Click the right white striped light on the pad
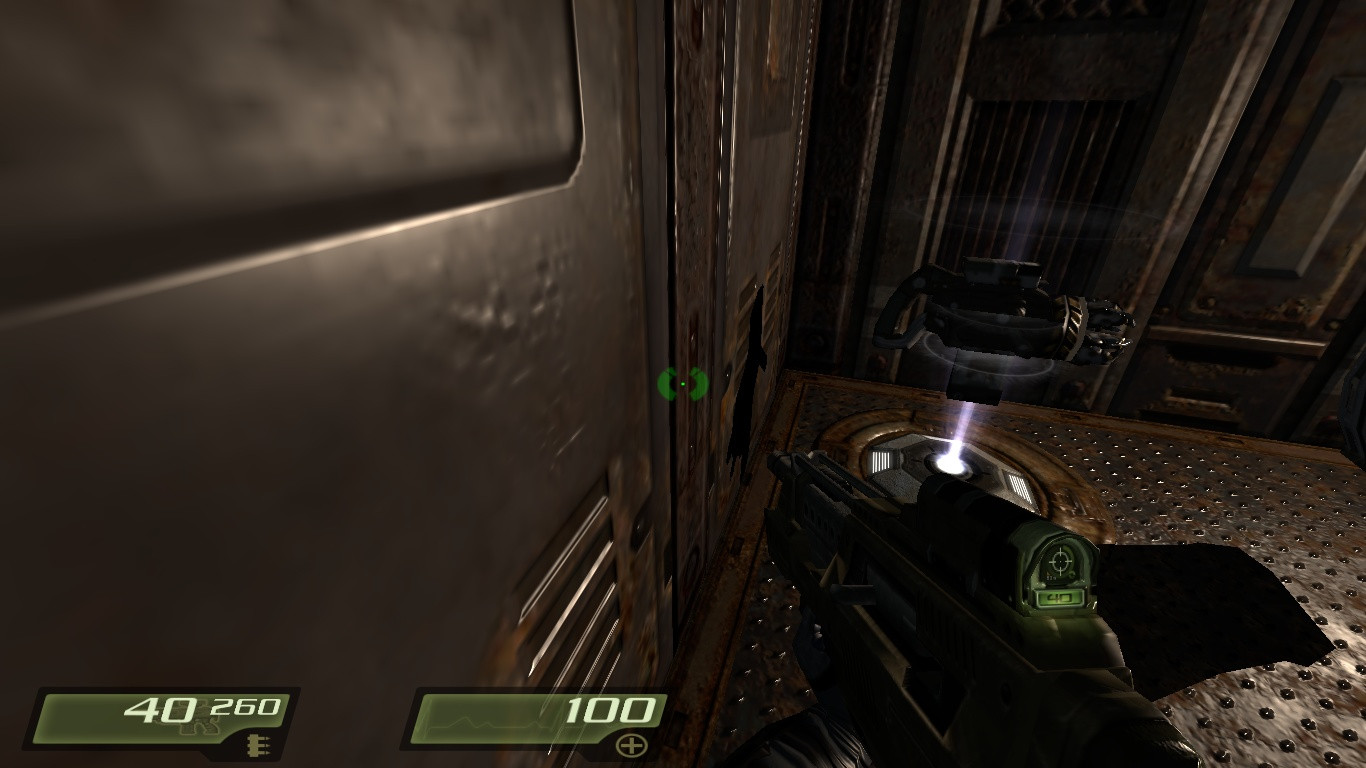This screenshot has height=768, width=1366. point(1021,490)
